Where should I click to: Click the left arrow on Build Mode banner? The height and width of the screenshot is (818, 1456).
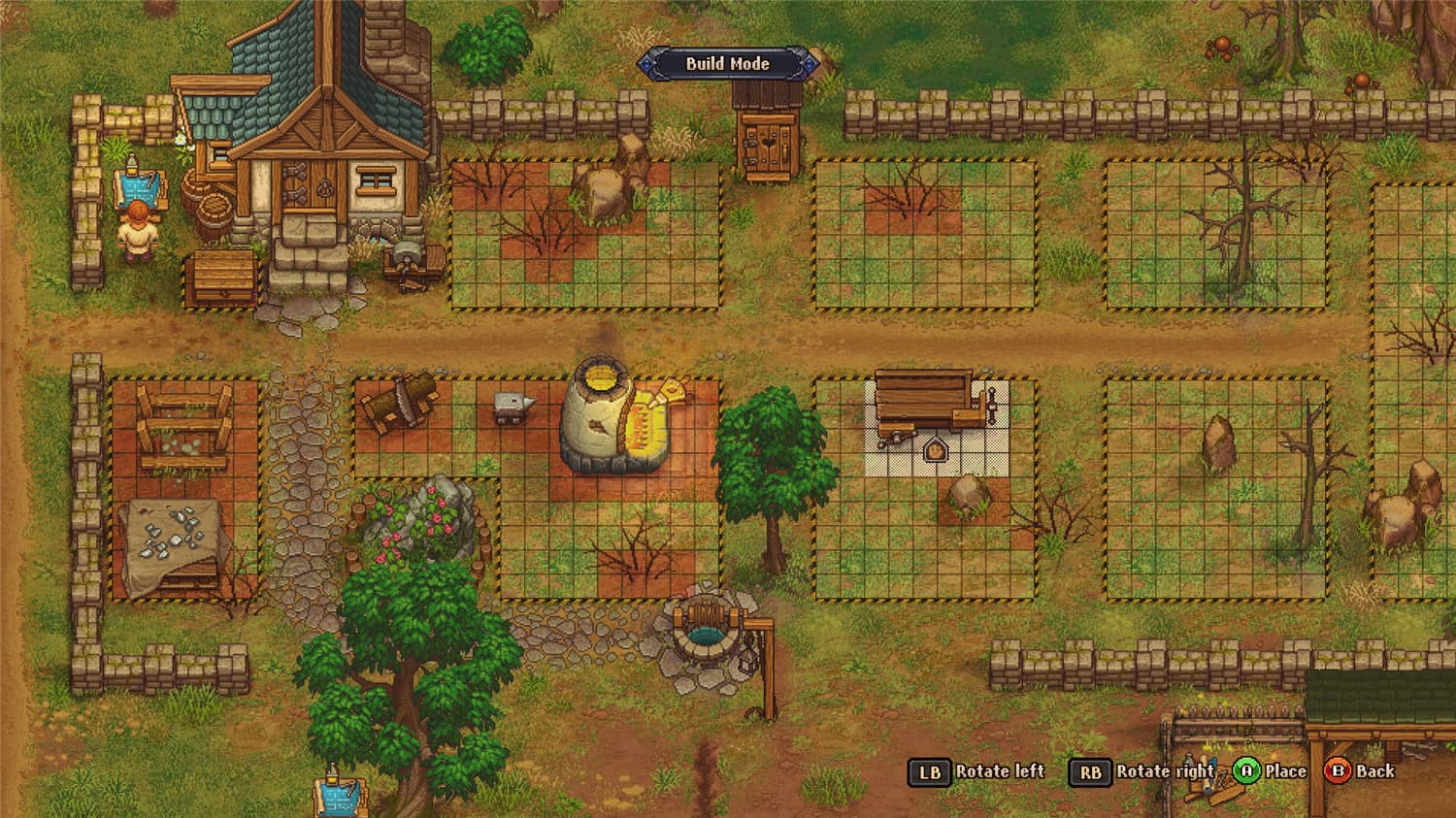point(645,64)
